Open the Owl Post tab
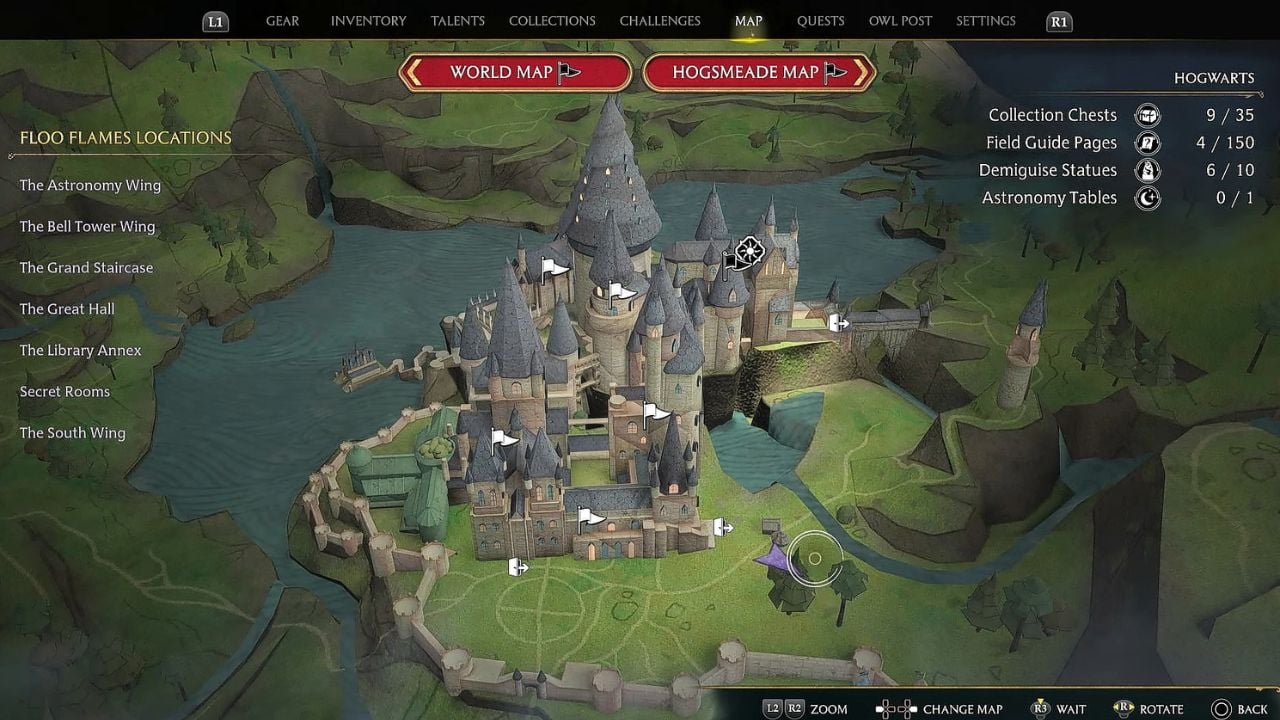1280x720 pixels. coord(900,21)
